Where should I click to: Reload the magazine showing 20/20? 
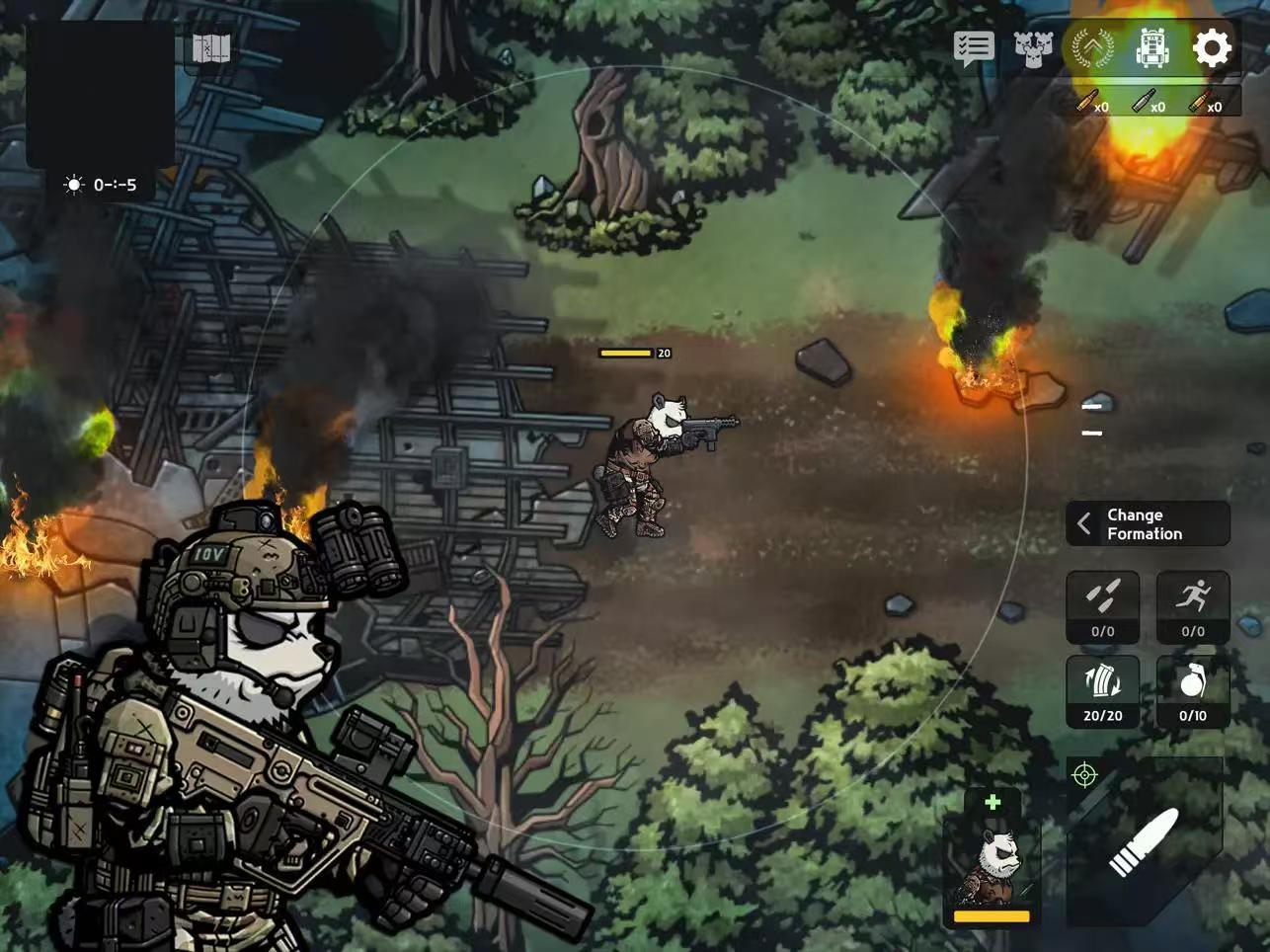pyautogui.click(x=1103, y=691)
